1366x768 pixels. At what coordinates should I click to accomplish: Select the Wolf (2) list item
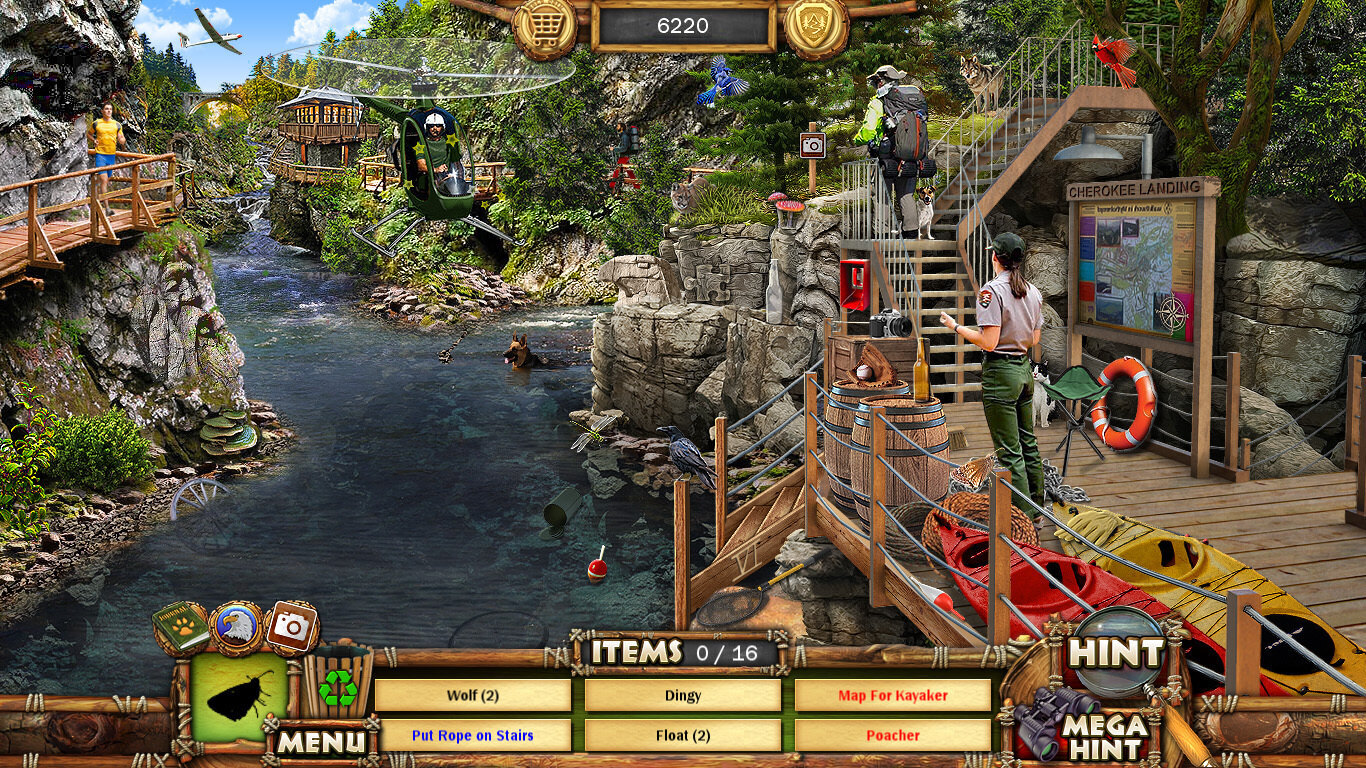pos(473,695)
